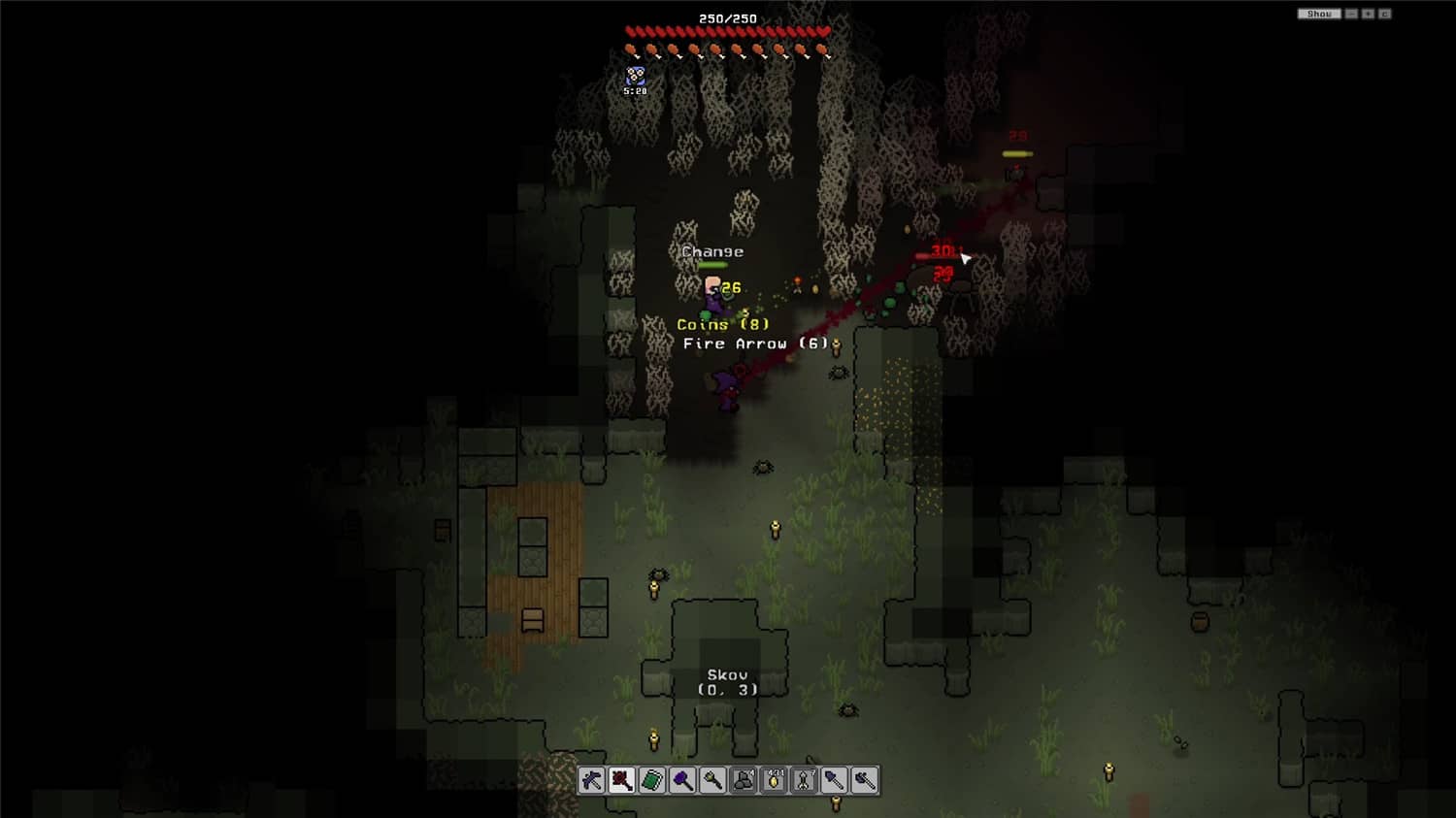Choose the arrow stack hotbar slot
The image size is (1456, 818).
[x=804, y=780]
